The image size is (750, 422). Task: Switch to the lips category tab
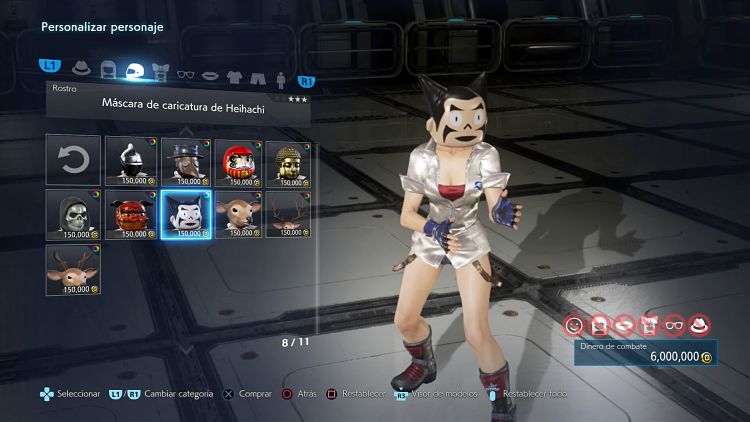(x=210, y=72)
